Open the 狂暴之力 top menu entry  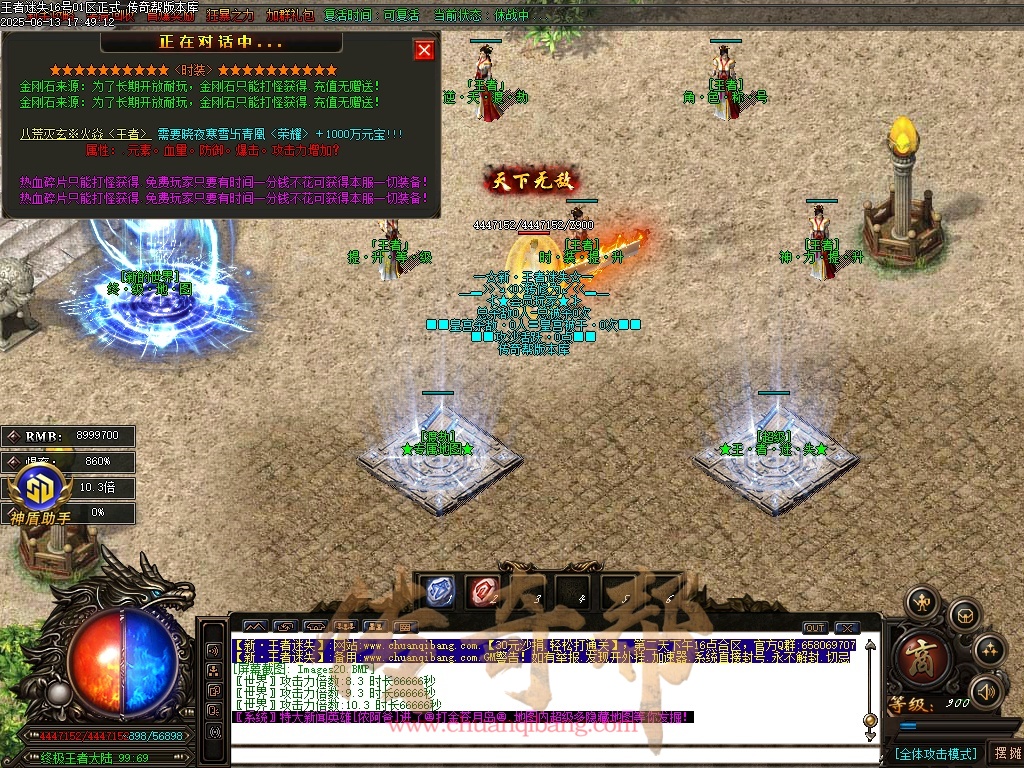230,16
